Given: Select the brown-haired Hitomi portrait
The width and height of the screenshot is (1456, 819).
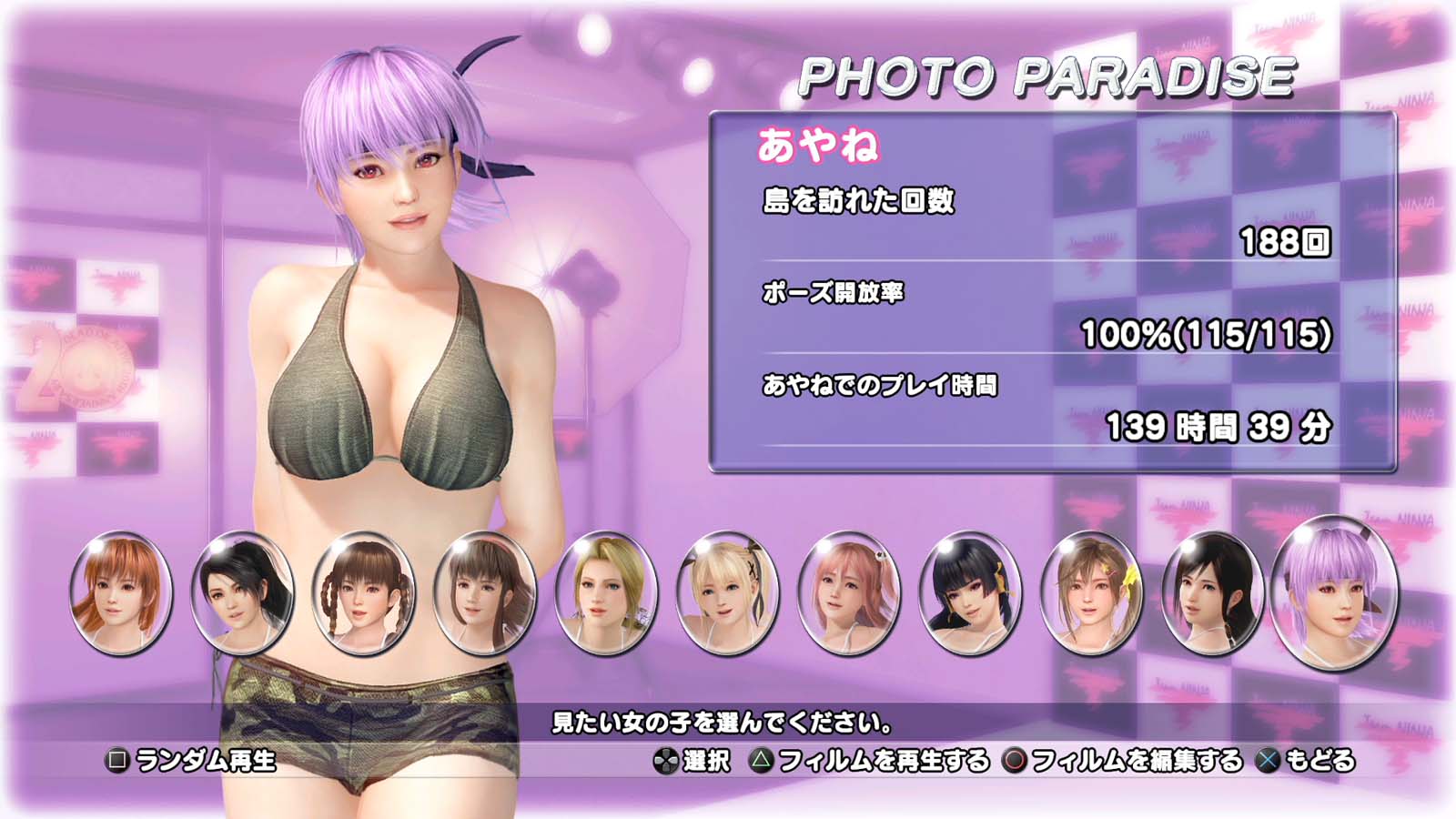Looking at the screenshot, I should click(485, 592).
